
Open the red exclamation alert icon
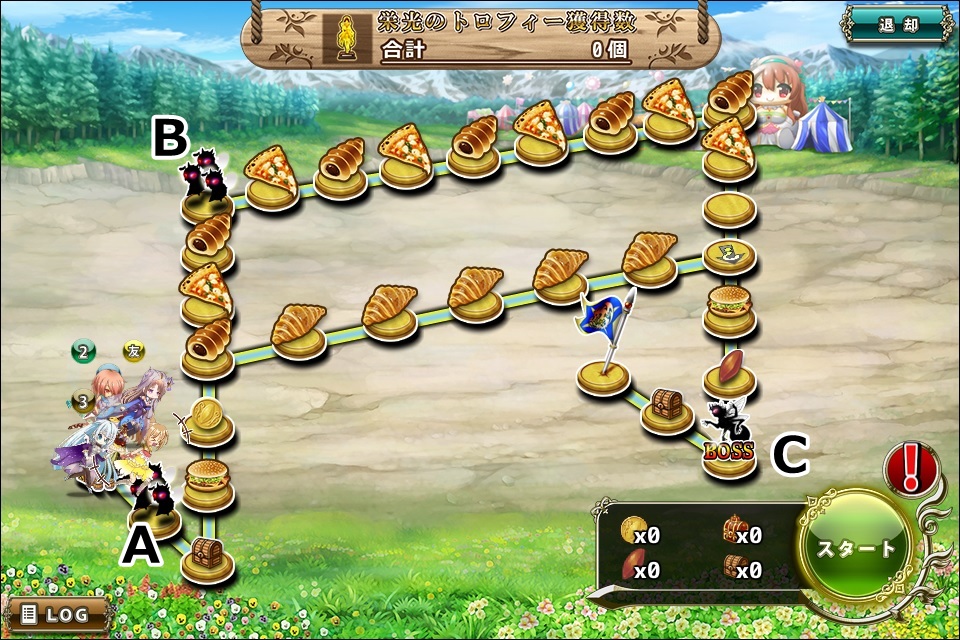coord(910,468)
